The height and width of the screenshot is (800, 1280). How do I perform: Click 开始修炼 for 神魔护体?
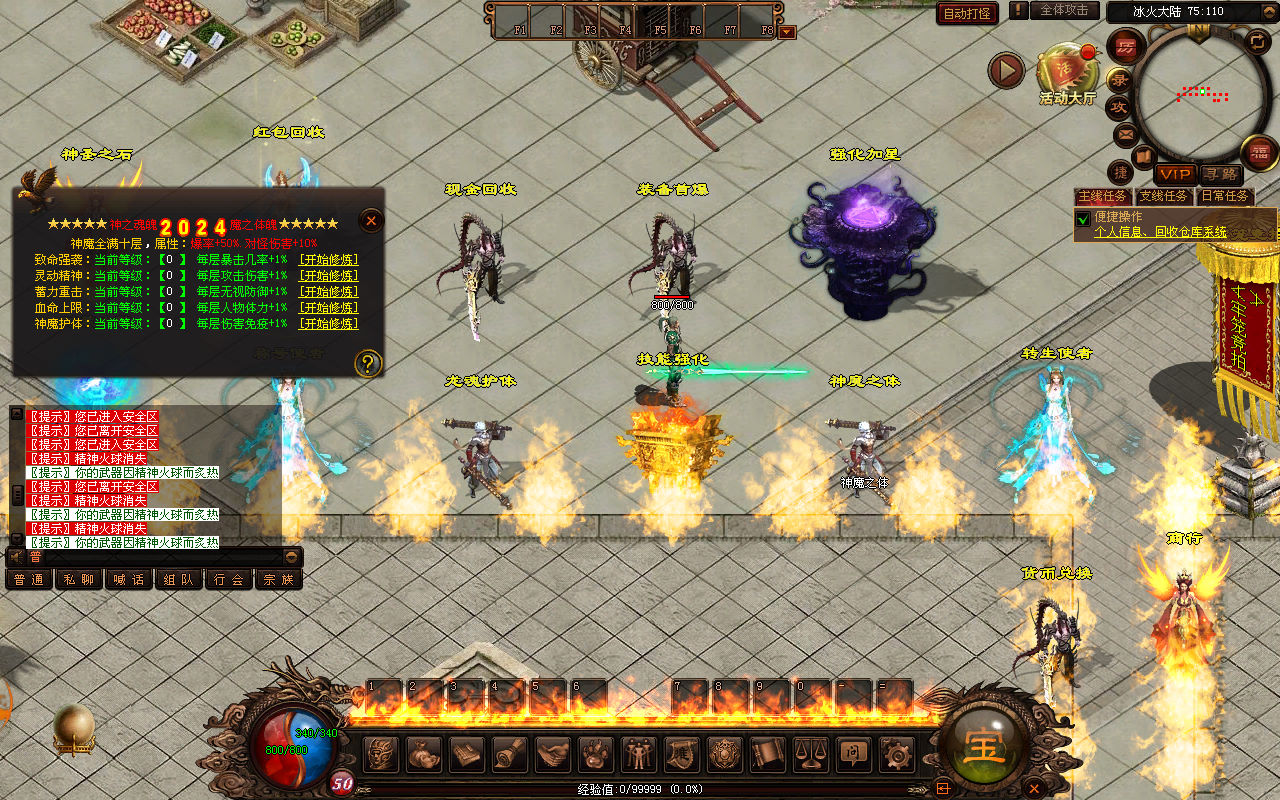point(329,324)
